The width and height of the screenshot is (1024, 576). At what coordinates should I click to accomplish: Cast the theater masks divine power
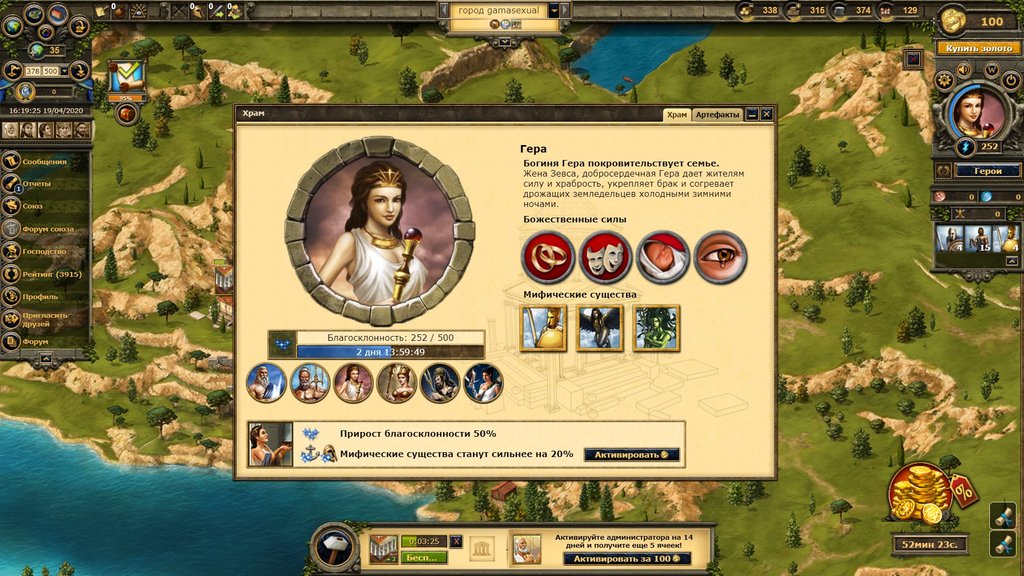(604, 256)
